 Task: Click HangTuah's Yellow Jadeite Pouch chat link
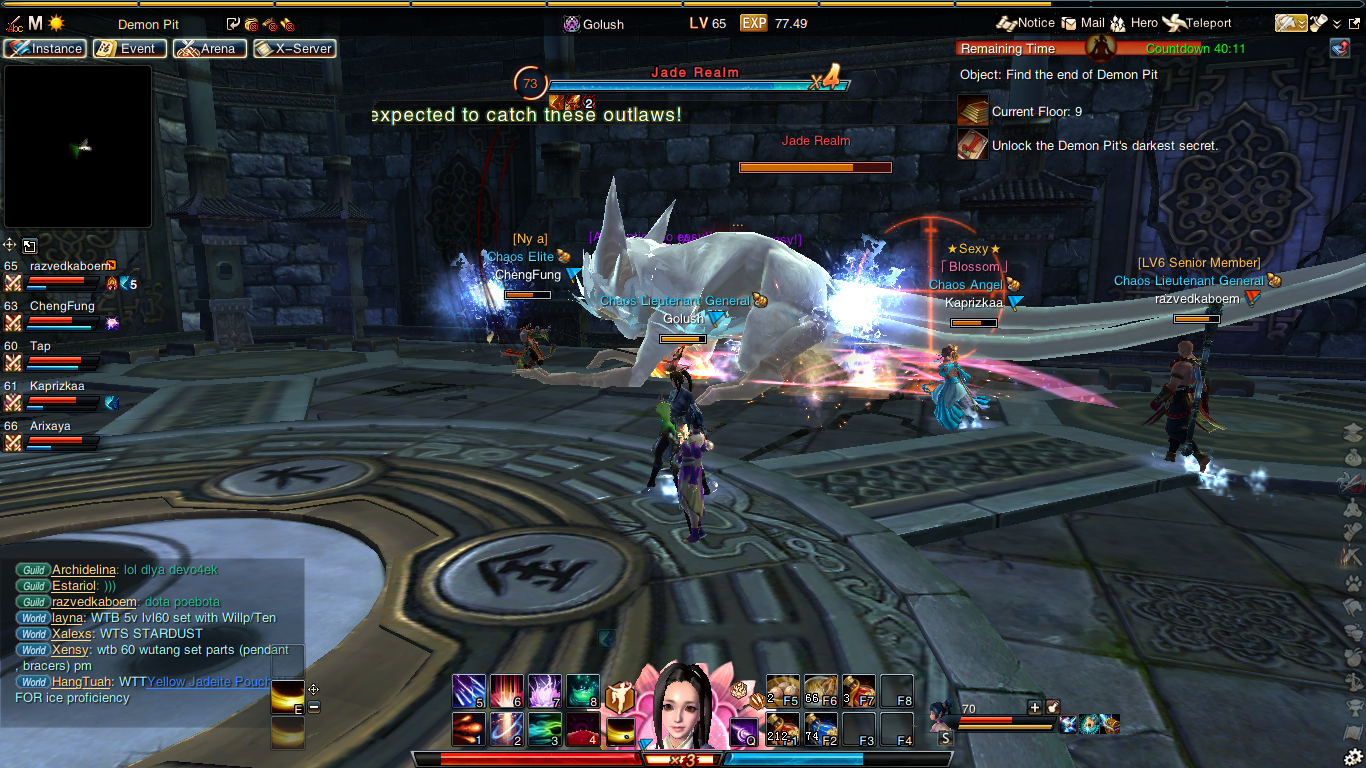pyautogui.click(x=208, y=681)
